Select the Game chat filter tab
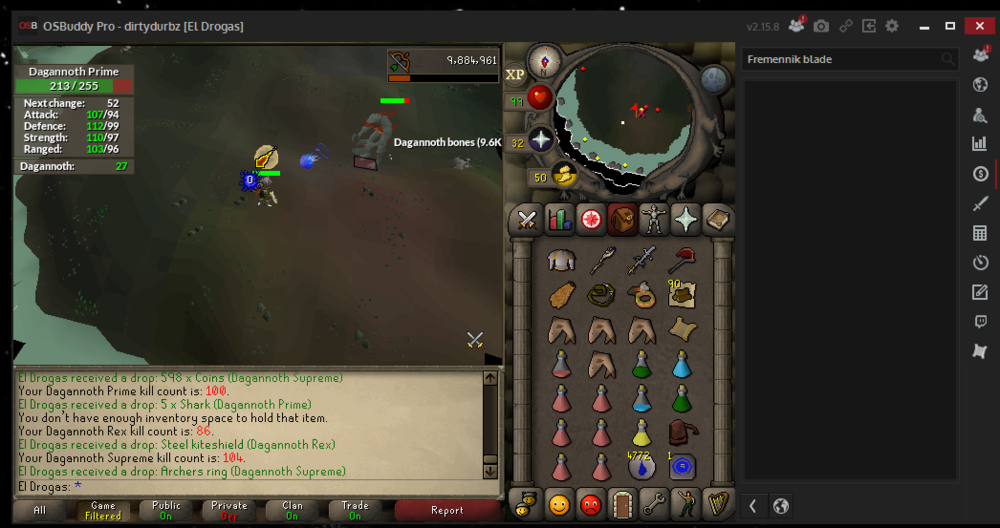 point(103,510)
